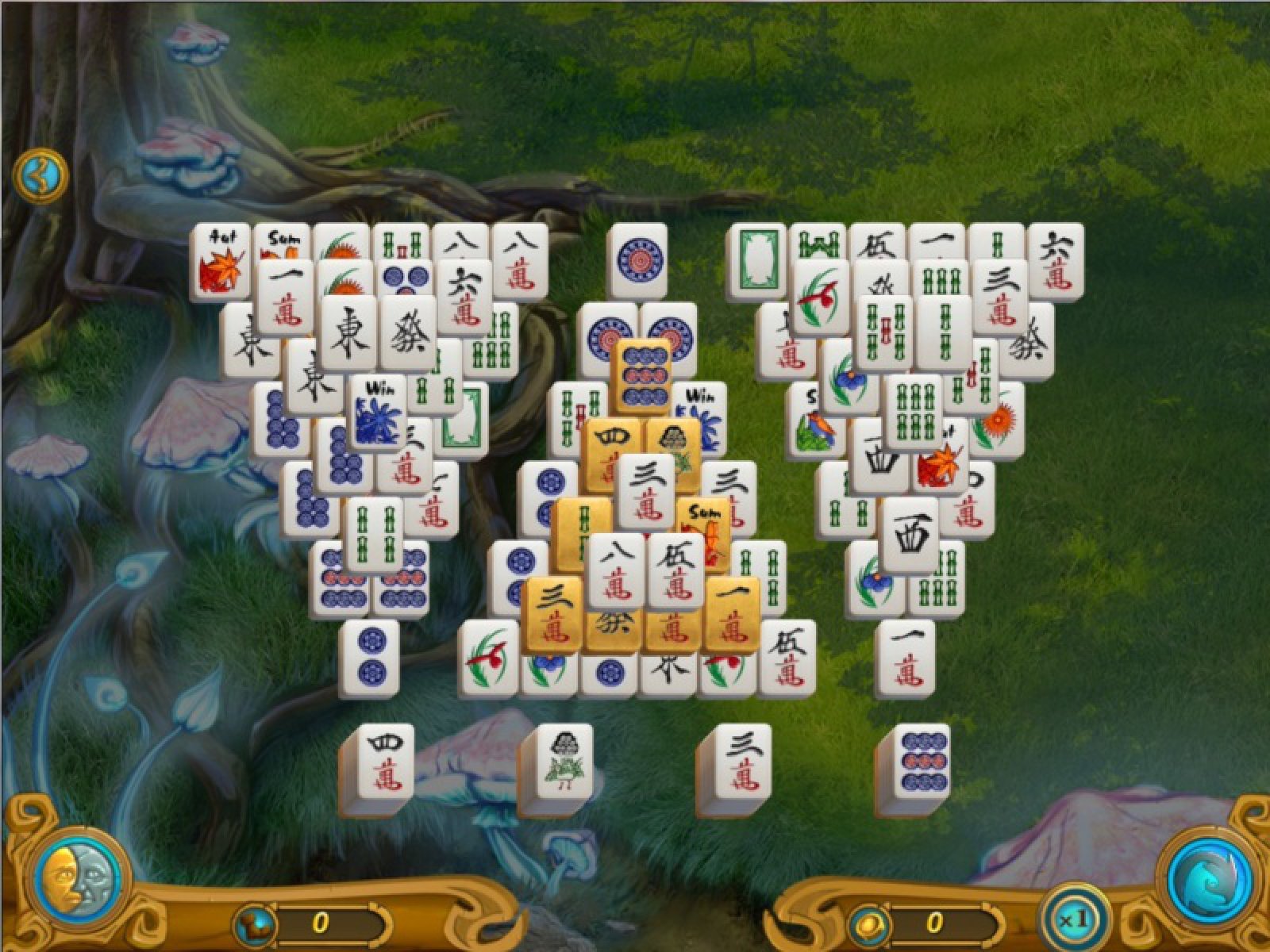
Task: Toggle the sun and moon button
Action: (x=77, y=880)
